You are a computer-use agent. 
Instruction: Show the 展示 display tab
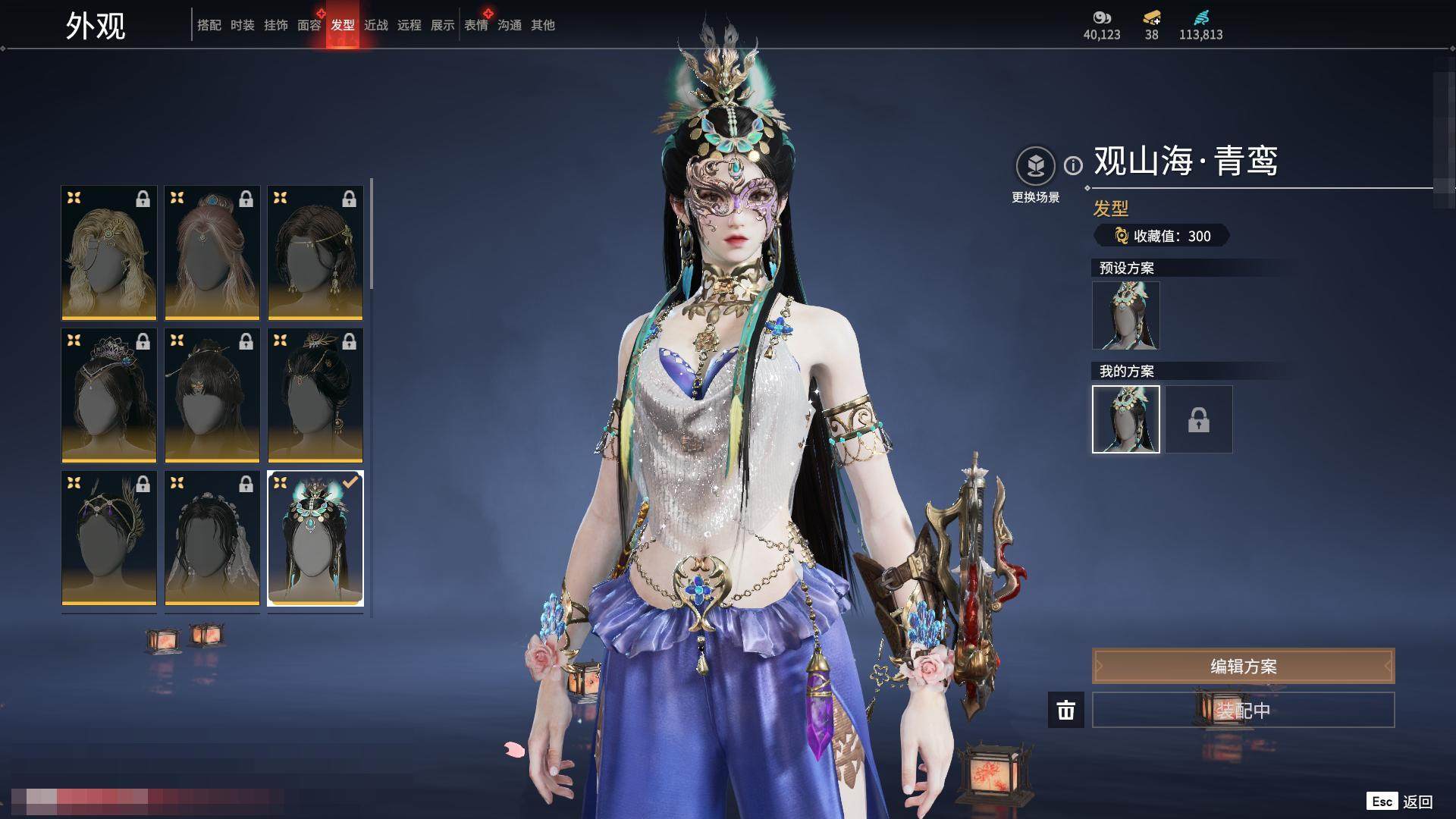(442, 25)
